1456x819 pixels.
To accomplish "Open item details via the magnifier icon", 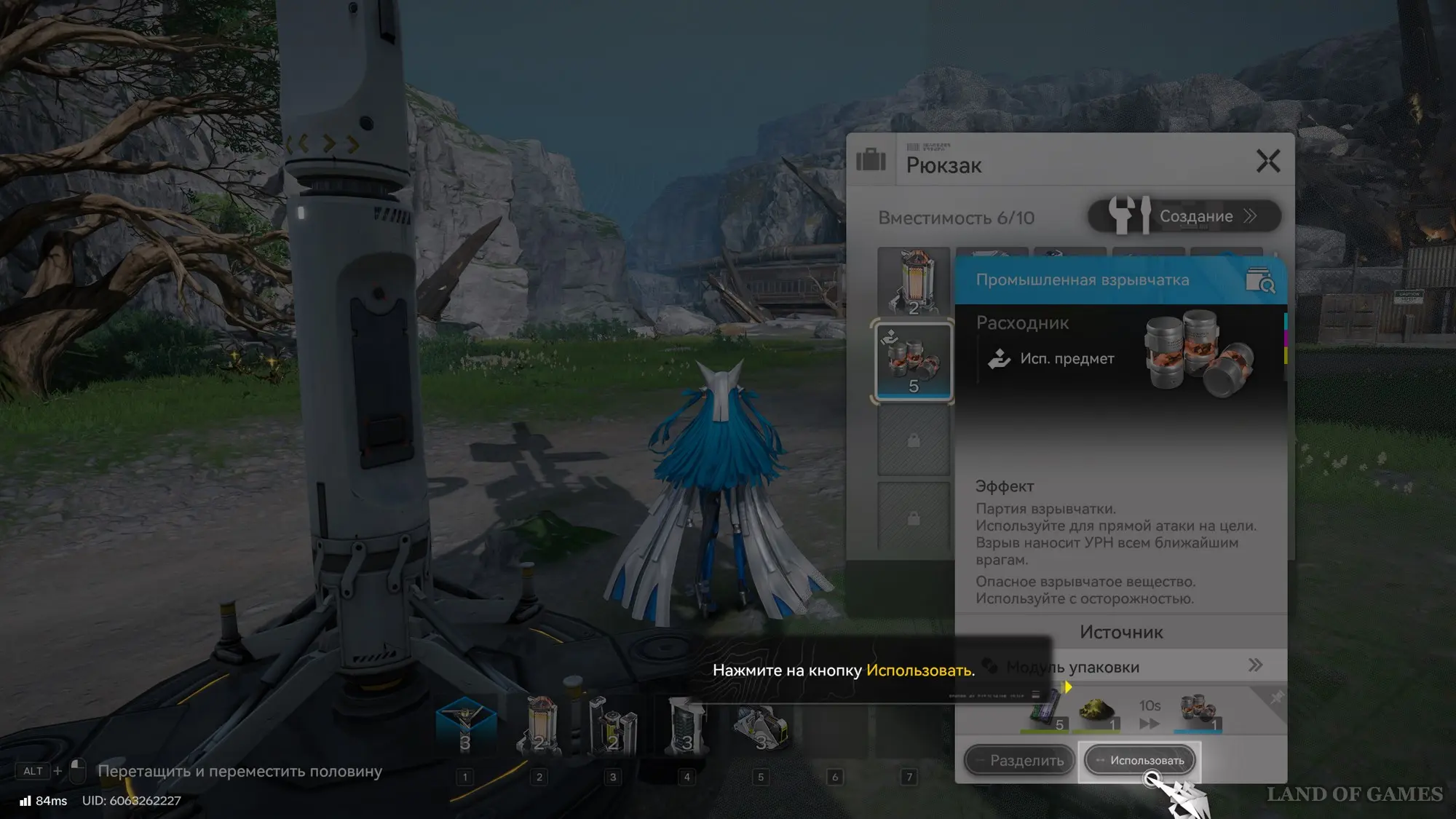I will pos(1260,280).
